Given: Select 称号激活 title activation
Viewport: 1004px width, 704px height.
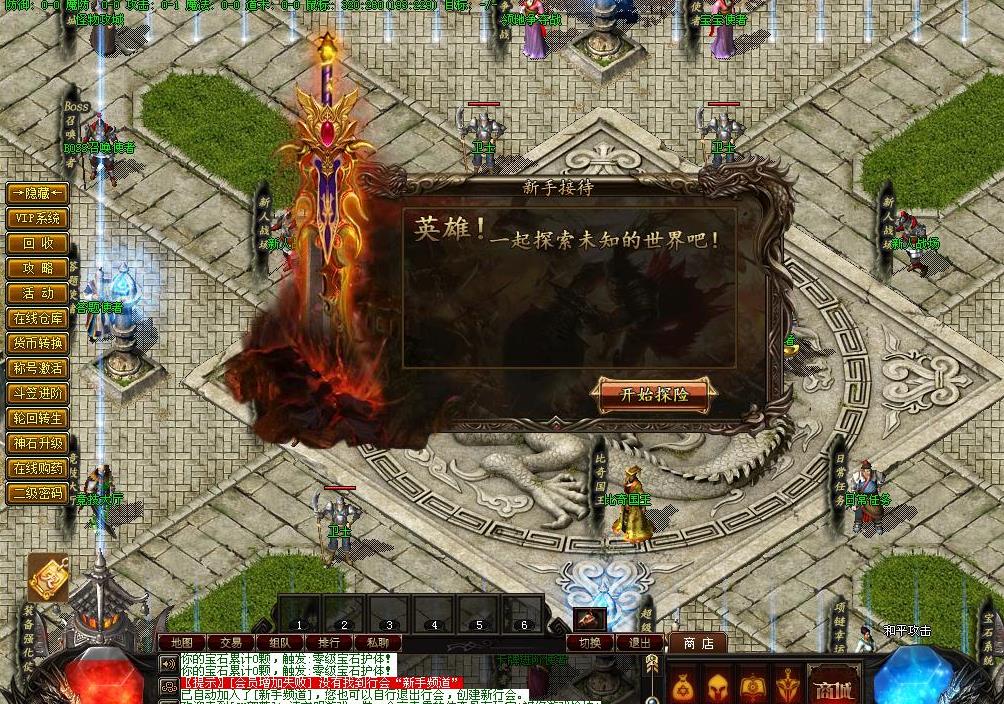Looking at the screenshot, I should 38,368.
